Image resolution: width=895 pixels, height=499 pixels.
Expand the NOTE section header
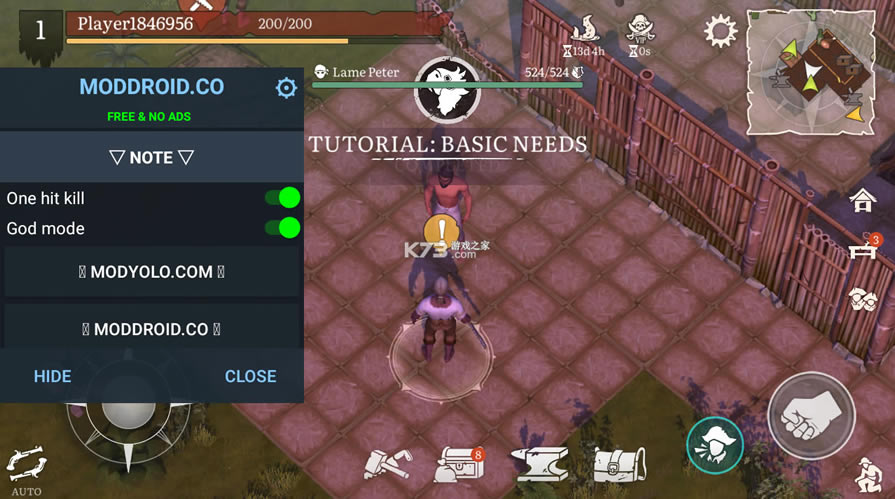click(x=151, y=157)
